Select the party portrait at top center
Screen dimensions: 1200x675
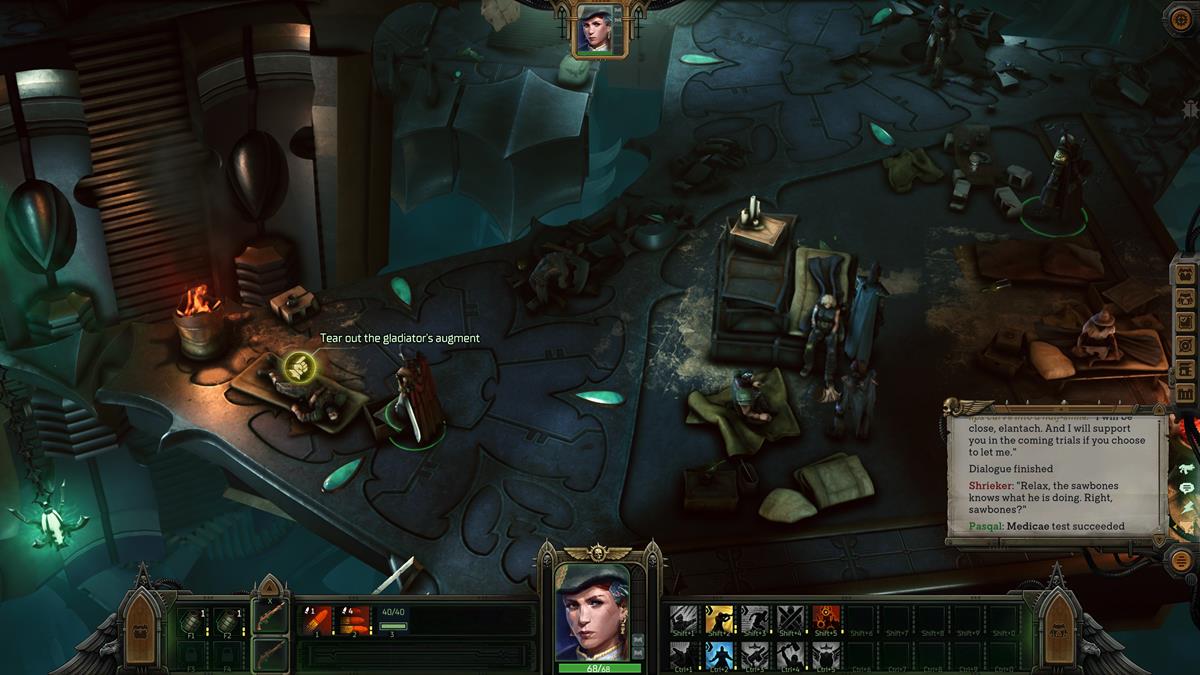click(x=599, y=29)
